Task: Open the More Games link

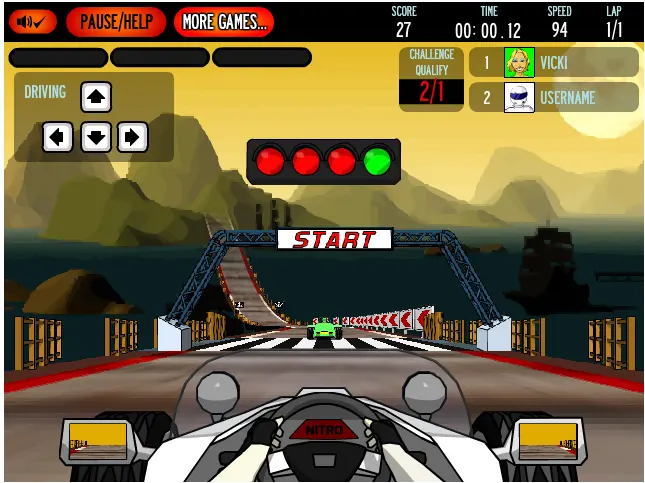Action: (x=224, y=21)
